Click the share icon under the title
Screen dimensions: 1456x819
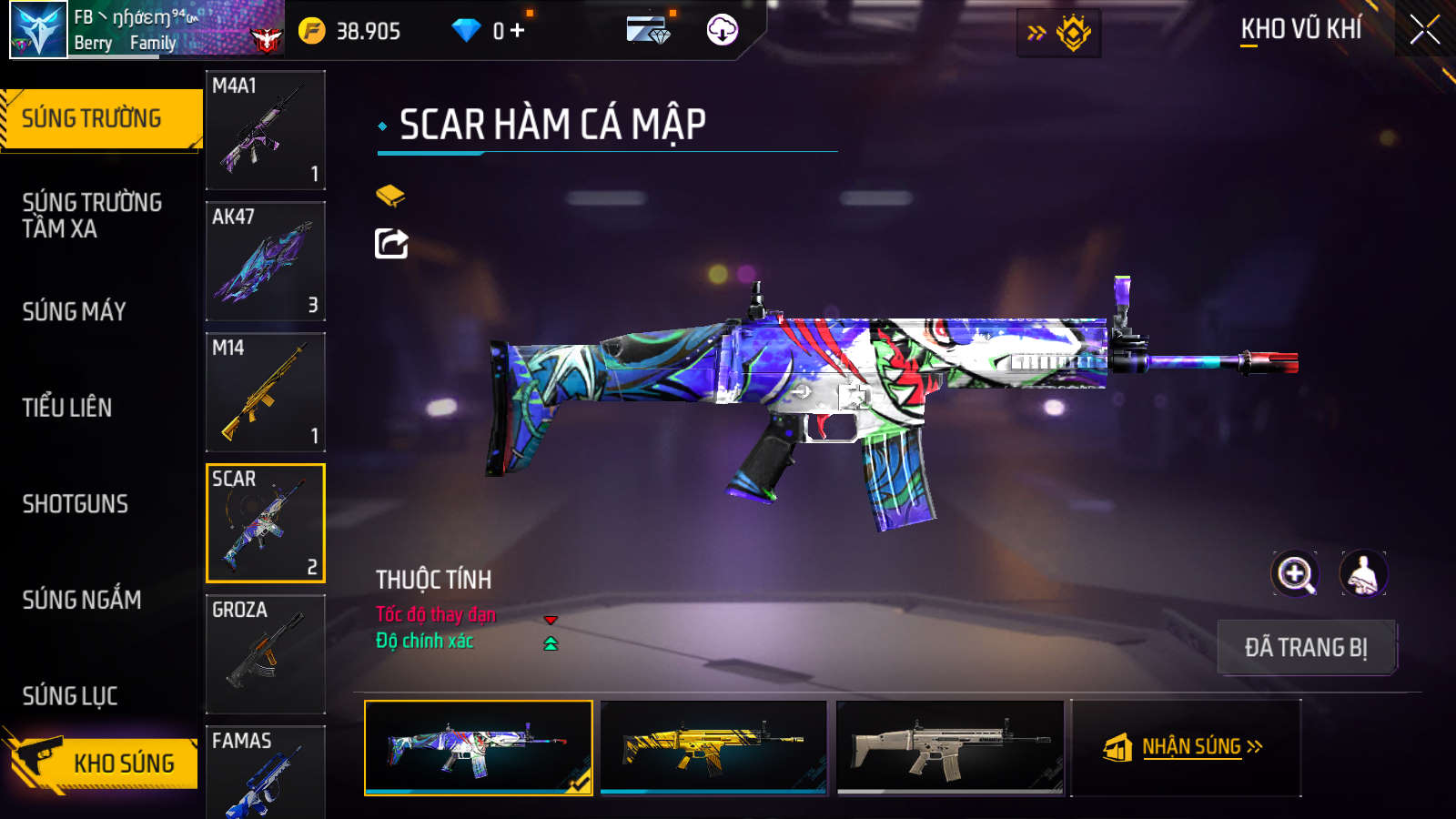pos(391,244)
